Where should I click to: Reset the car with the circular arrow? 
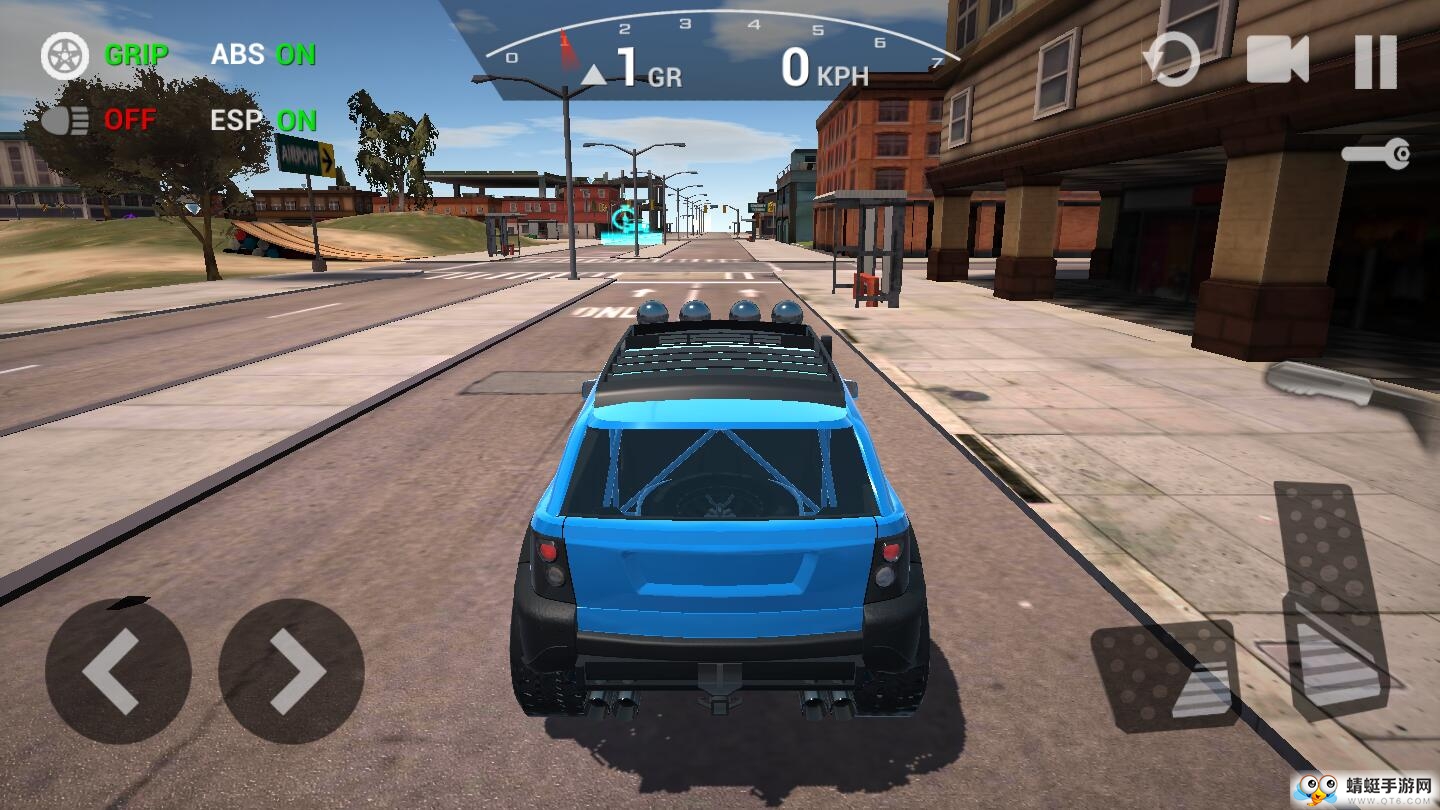point(1172,60)
